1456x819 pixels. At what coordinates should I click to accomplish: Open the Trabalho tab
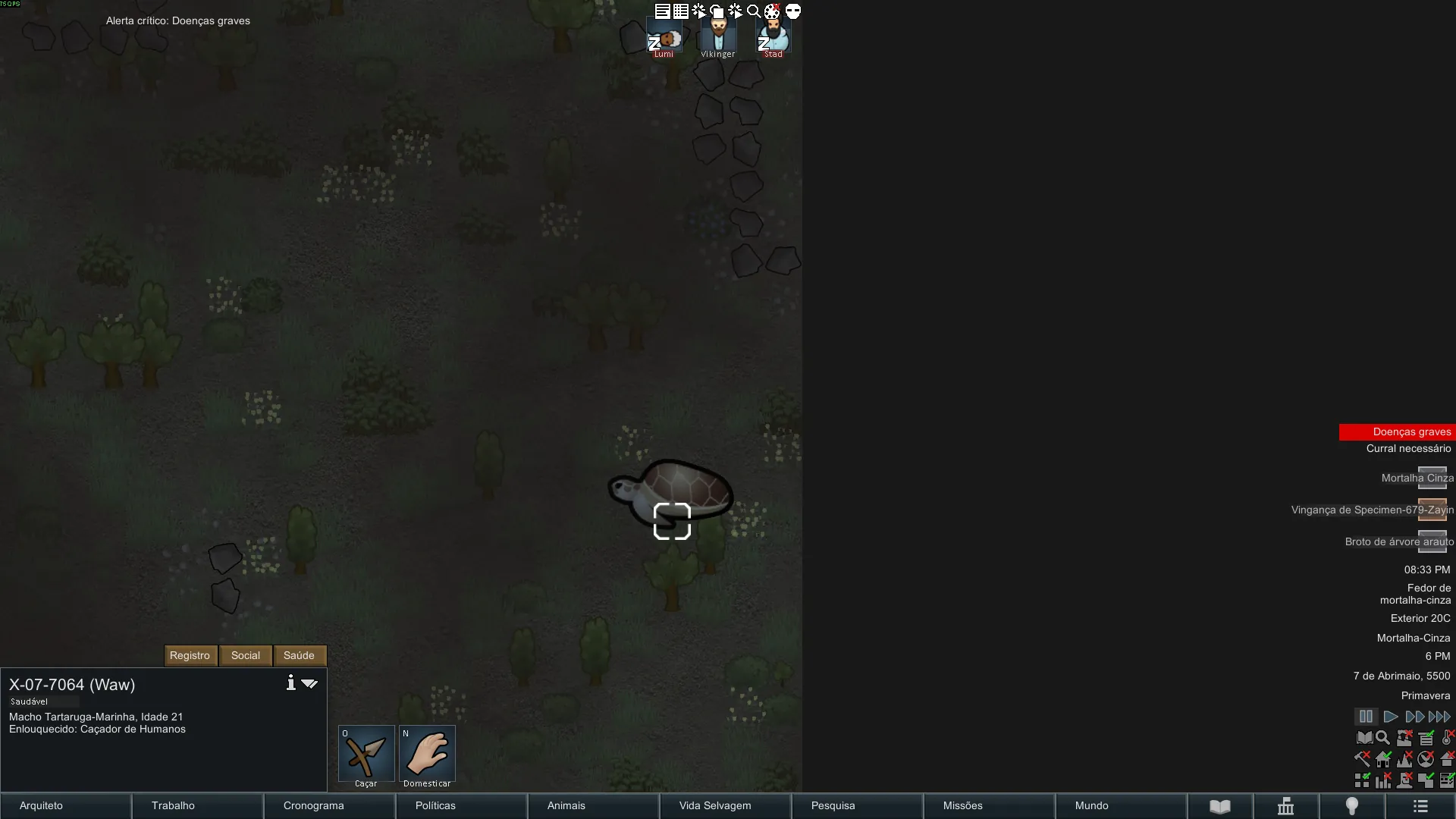point(197,805)
